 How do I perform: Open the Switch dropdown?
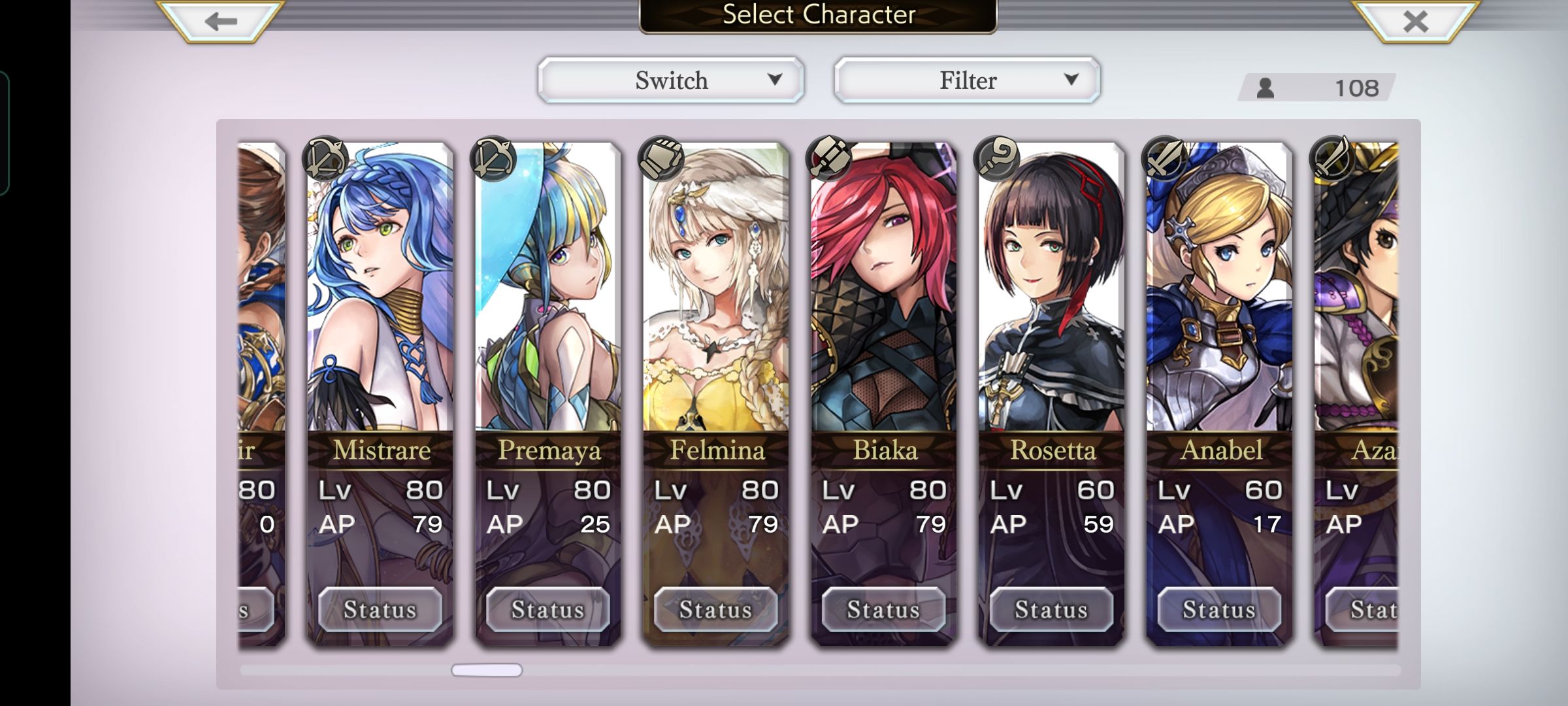click(x=671, y=80)
